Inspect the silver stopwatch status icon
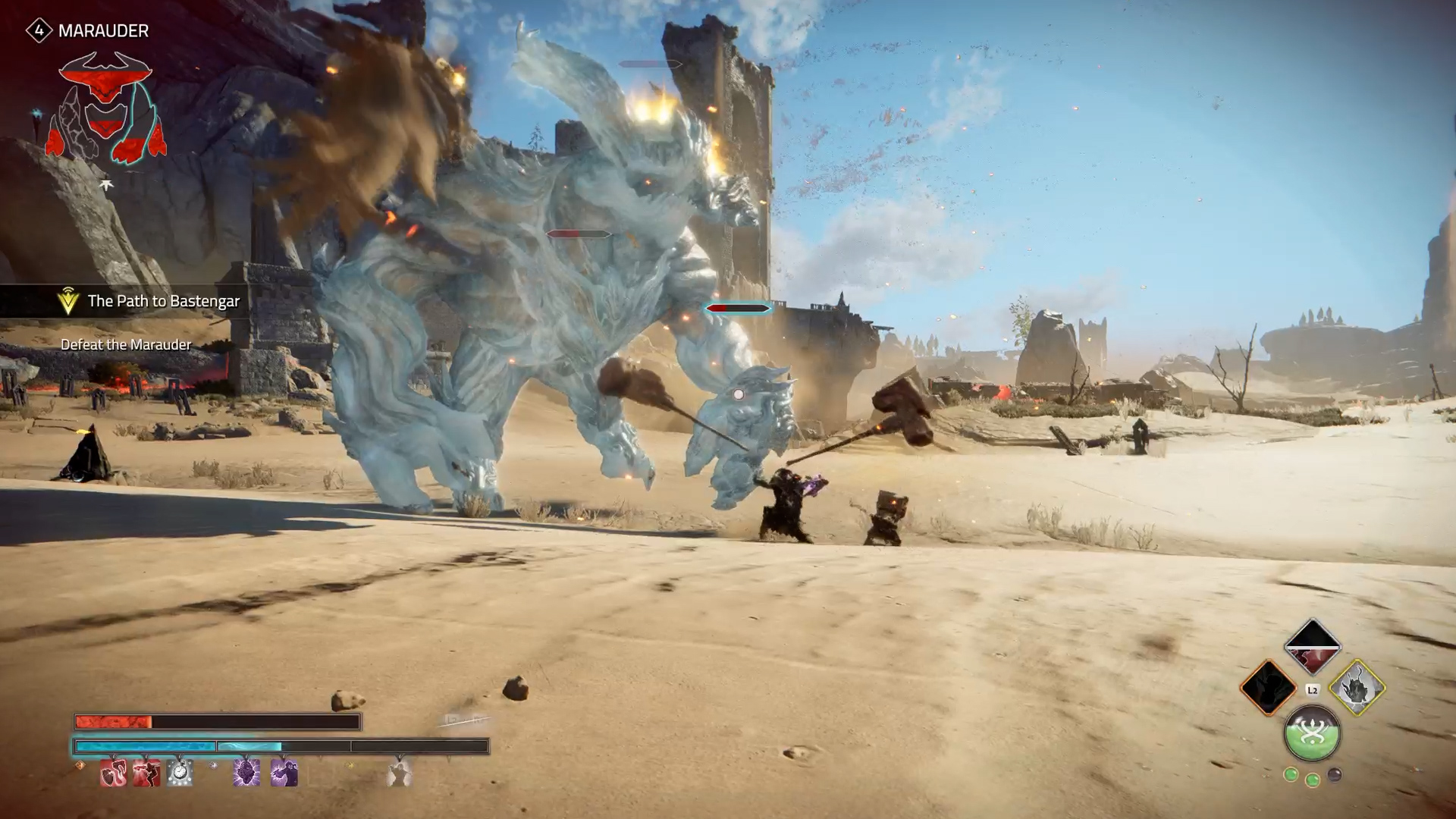 (180, 773)
